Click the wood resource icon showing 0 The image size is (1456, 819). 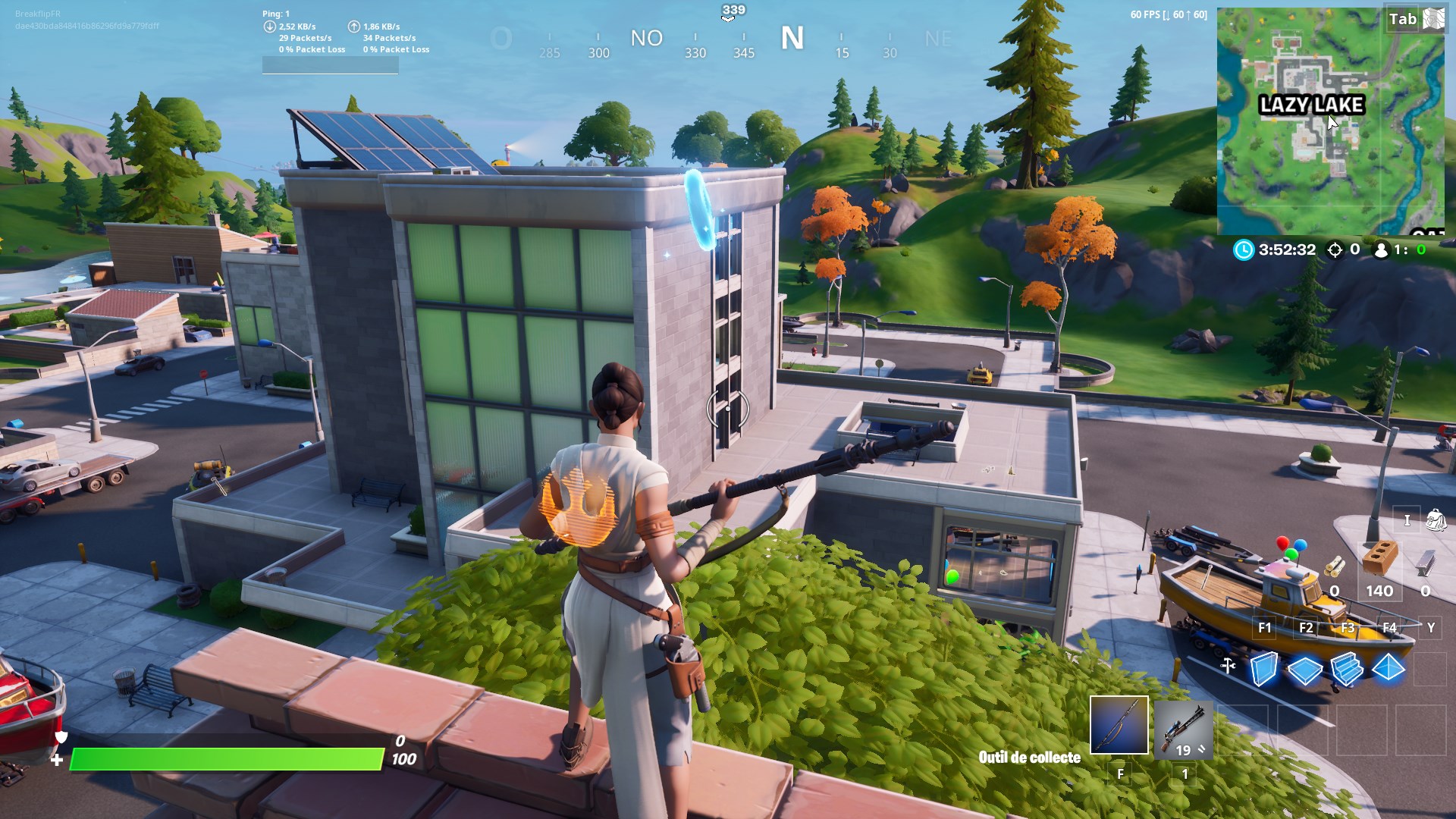point(1335,565)
